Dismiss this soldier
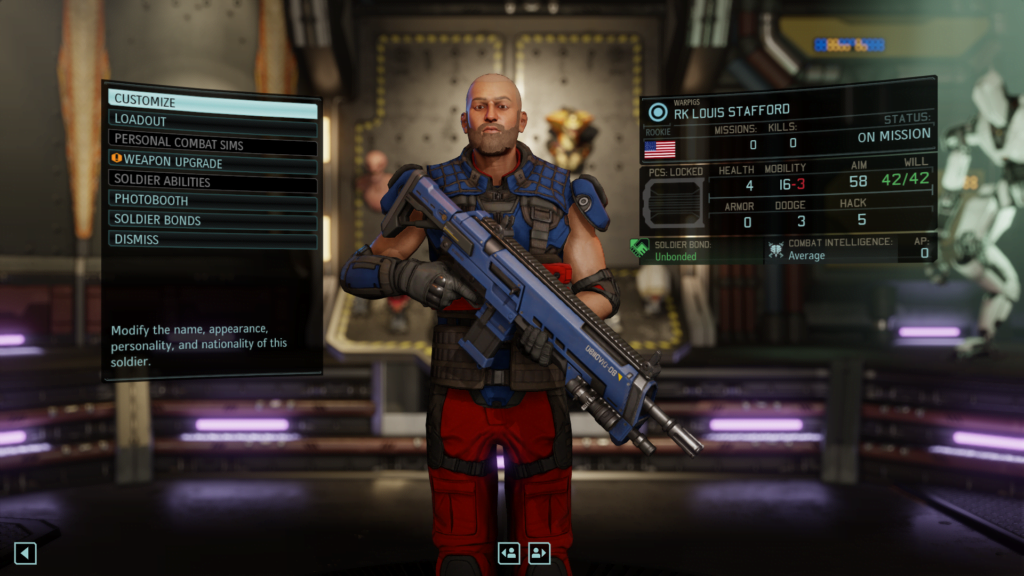Screen dimensions: 1024x576 click(x=212, y=240)
